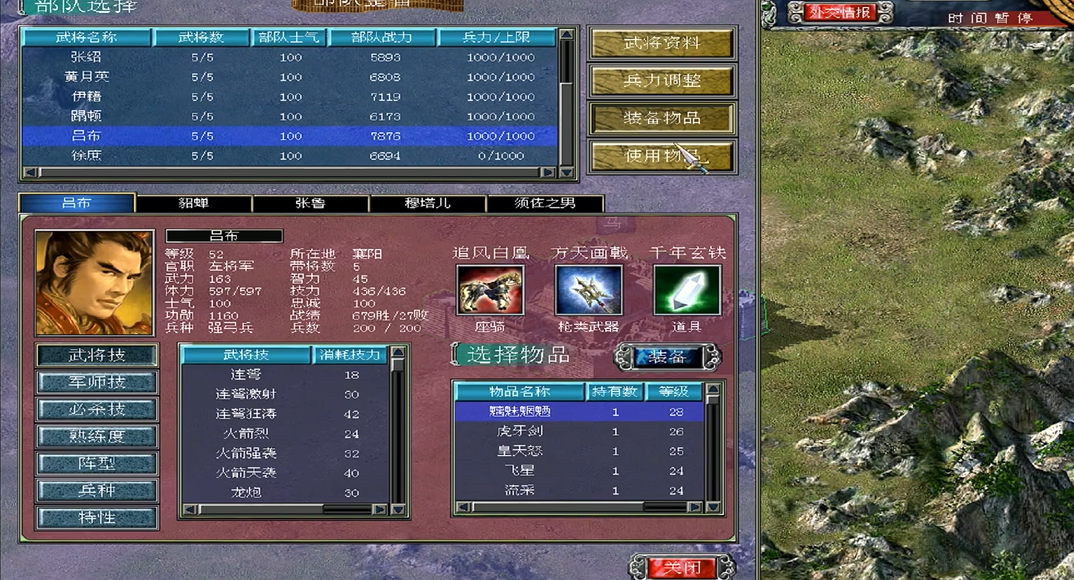The width and height of the screenshot is (1074, 580).
Task: Choose the 使用物品 use item button
Action: click(662, 156)
